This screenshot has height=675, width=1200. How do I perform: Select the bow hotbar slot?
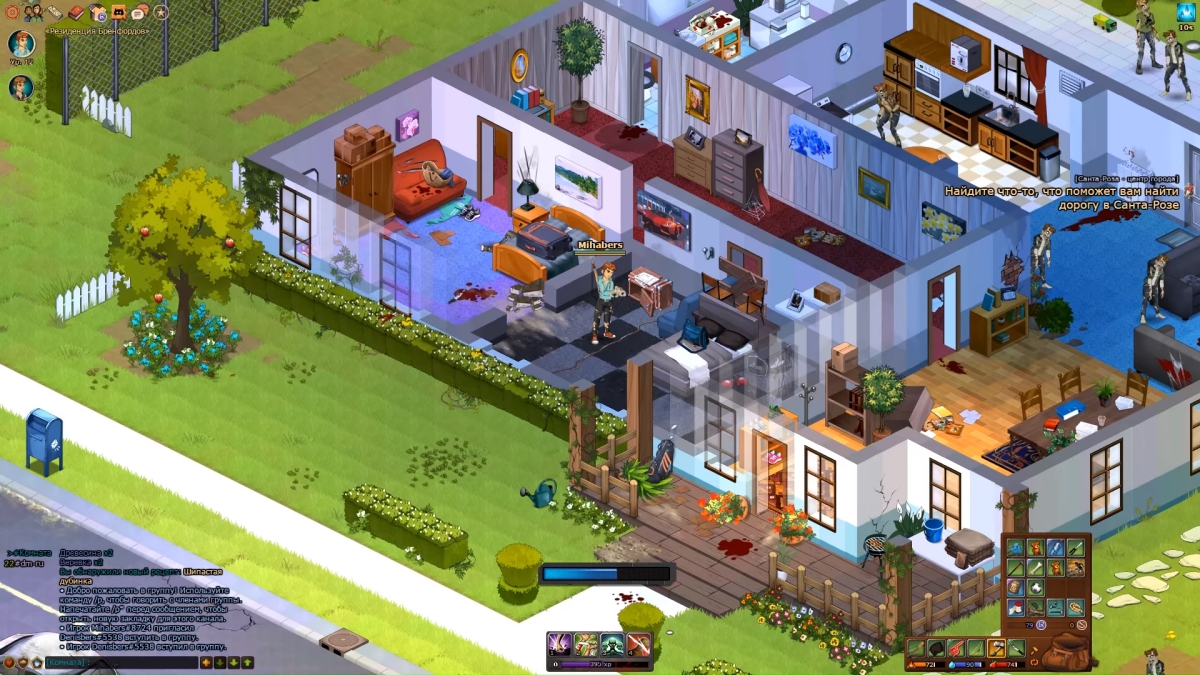pos(977,648)
